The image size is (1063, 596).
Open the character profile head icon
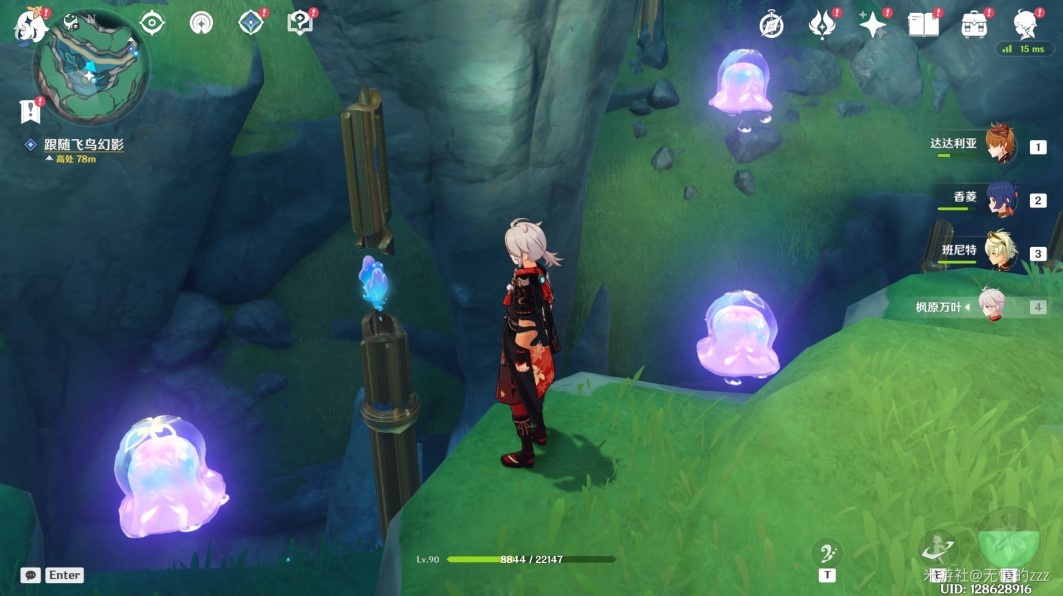(1025, 24)
